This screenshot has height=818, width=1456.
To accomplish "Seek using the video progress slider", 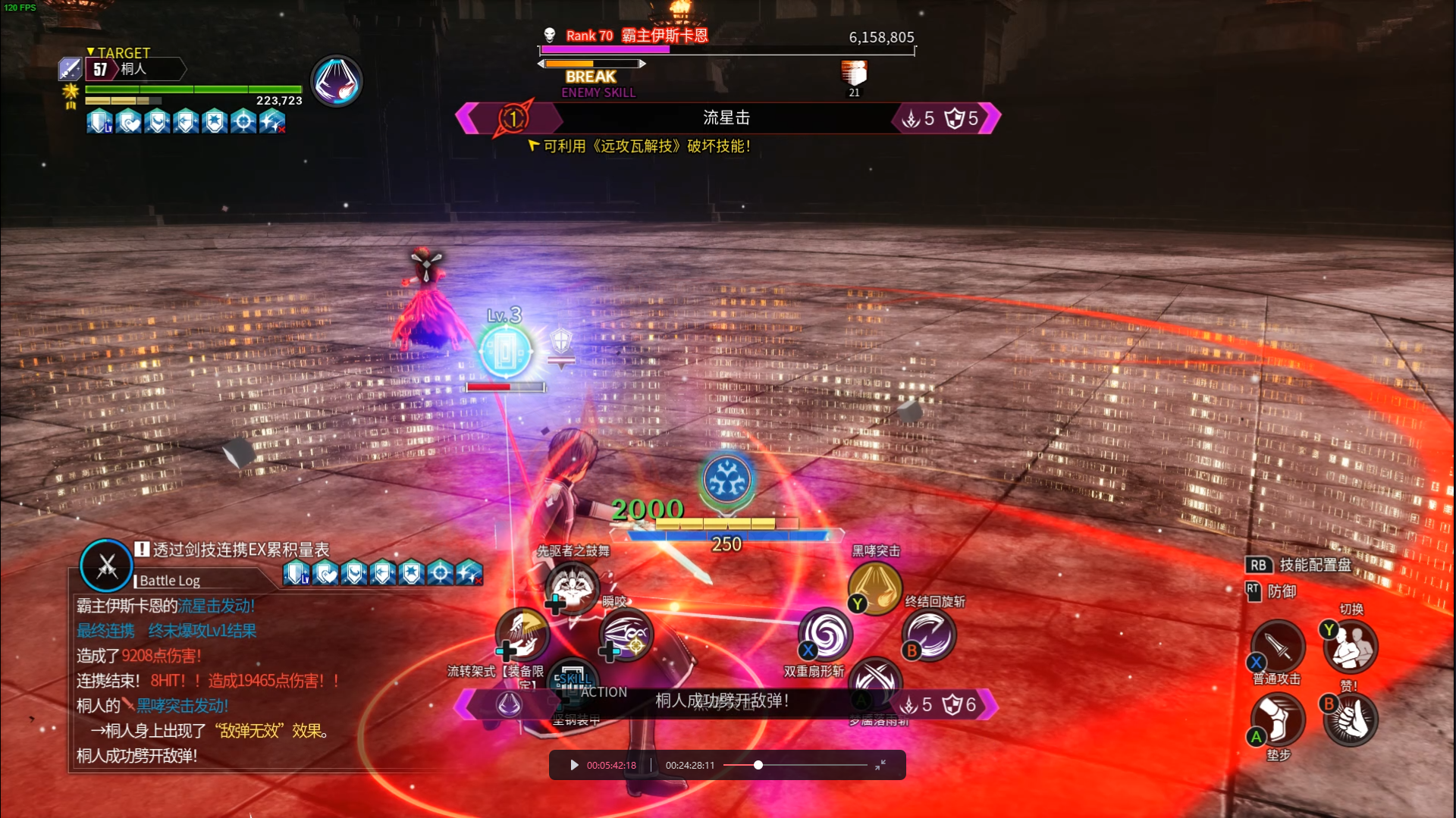I will pyautogui.click(x=758, y=765).
